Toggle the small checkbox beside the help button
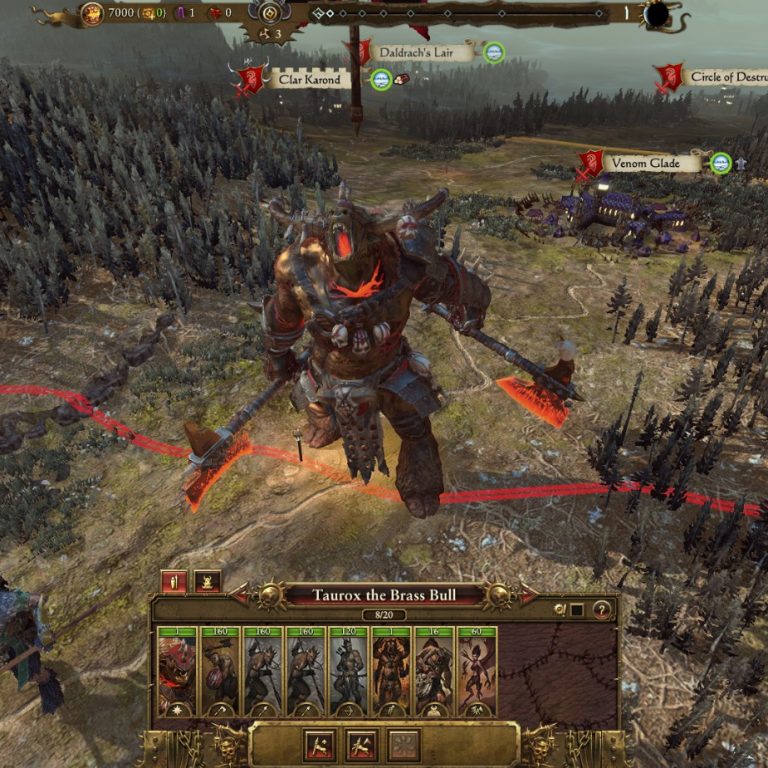 577,610
